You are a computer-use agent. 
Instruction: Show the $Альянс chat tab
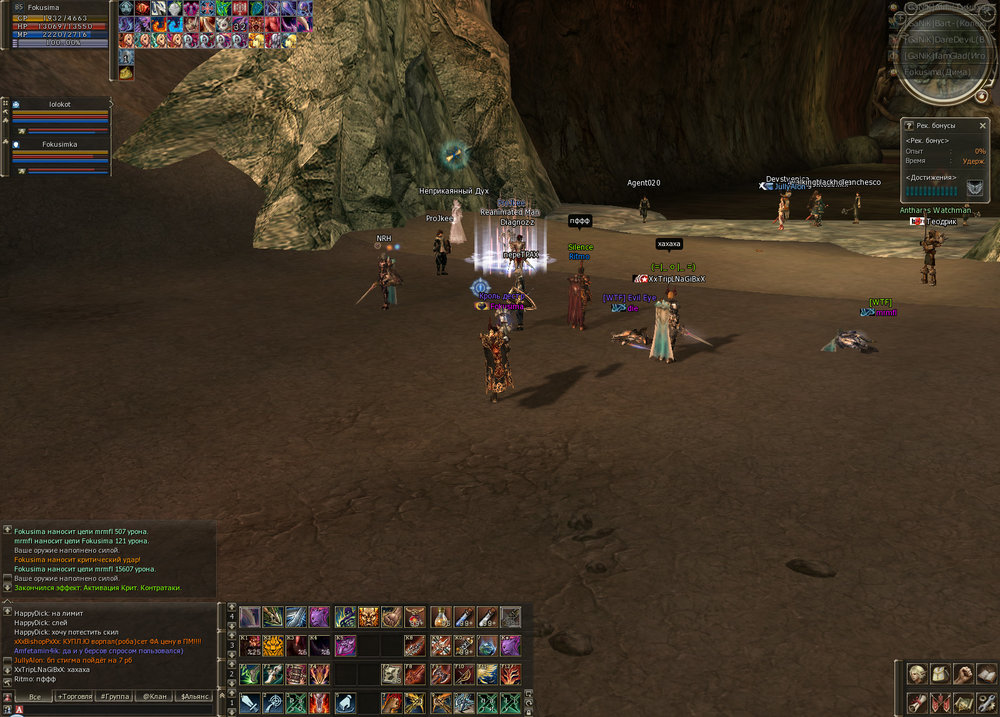(x=194, y=696)
